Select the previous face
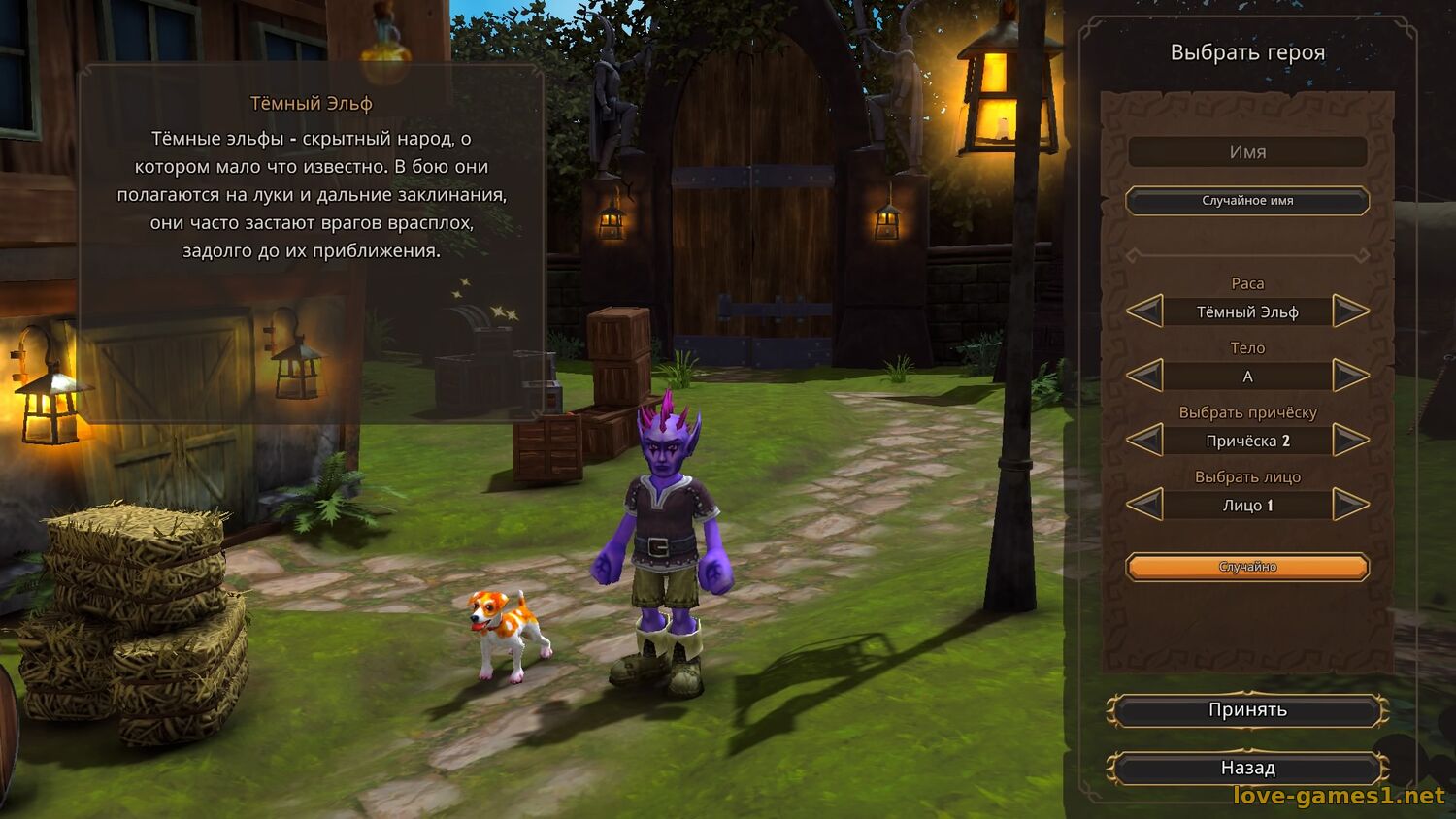 pos(1145,505)
